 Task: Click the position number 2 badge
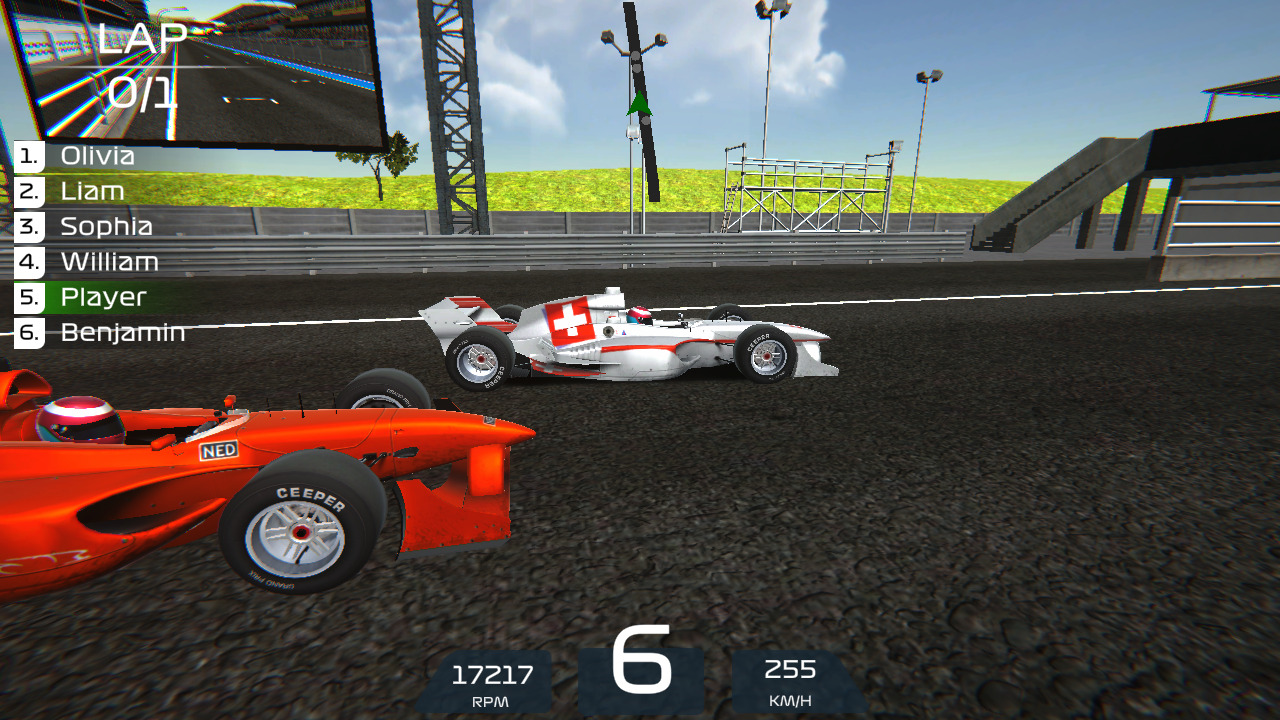point(26,191)
